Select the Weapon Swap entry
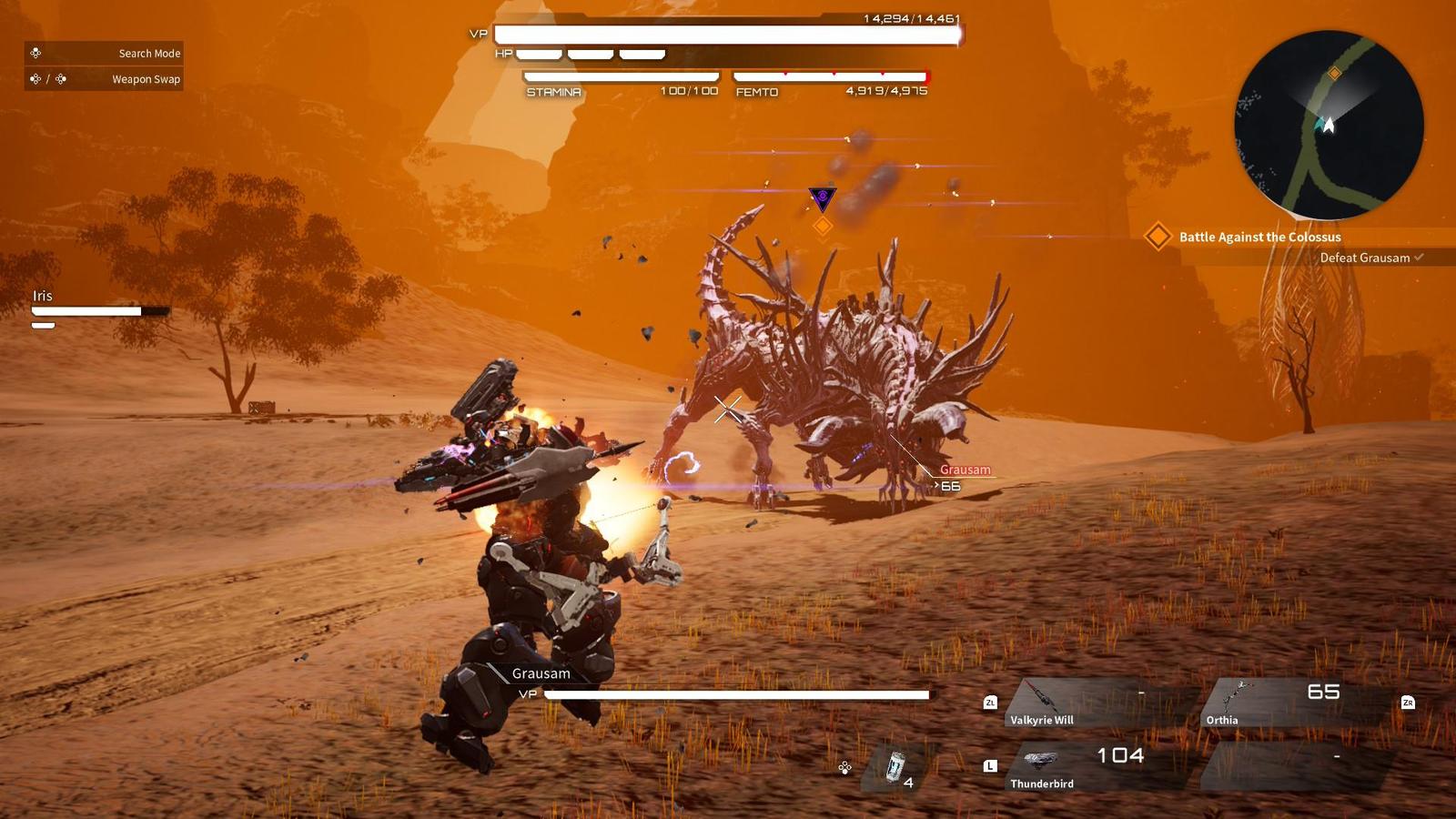The image size is (1456, 819). 104,79
